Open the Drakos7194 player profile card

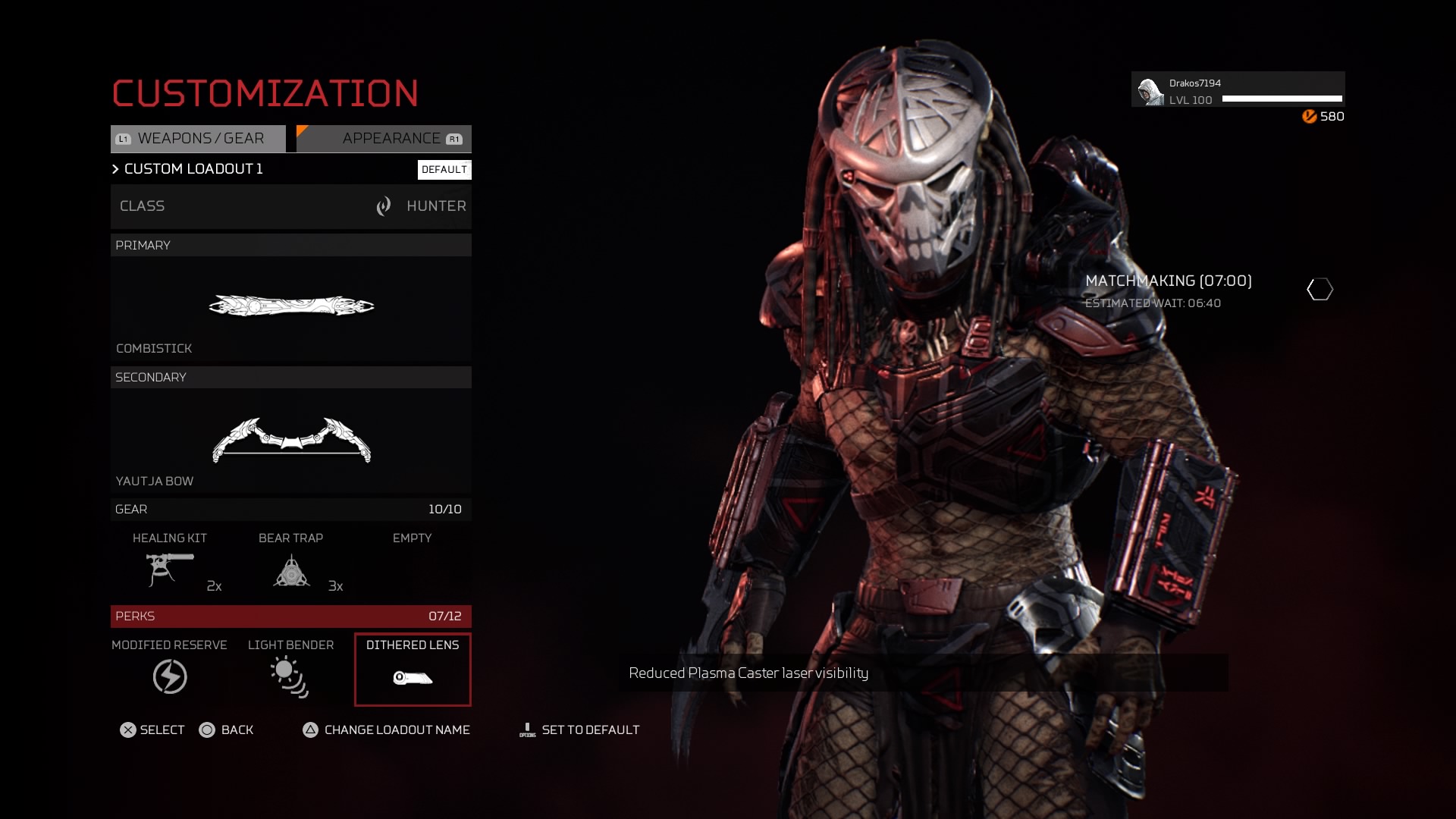[1238, 90]
